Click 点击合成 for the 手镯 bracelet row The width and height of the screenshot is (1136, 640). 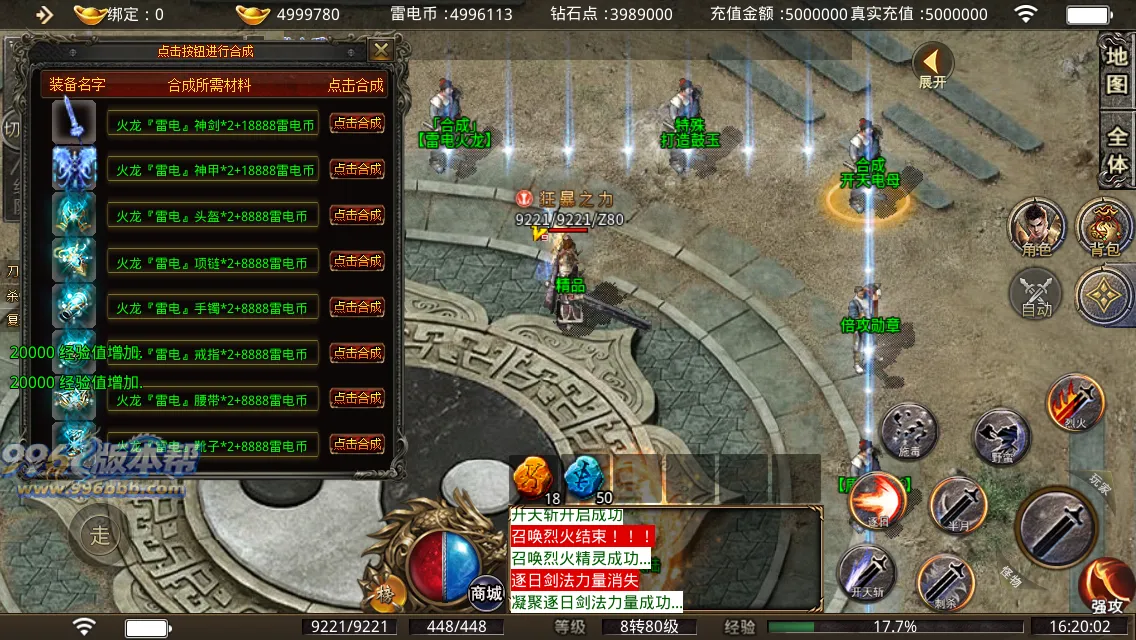tap(357, 307)
